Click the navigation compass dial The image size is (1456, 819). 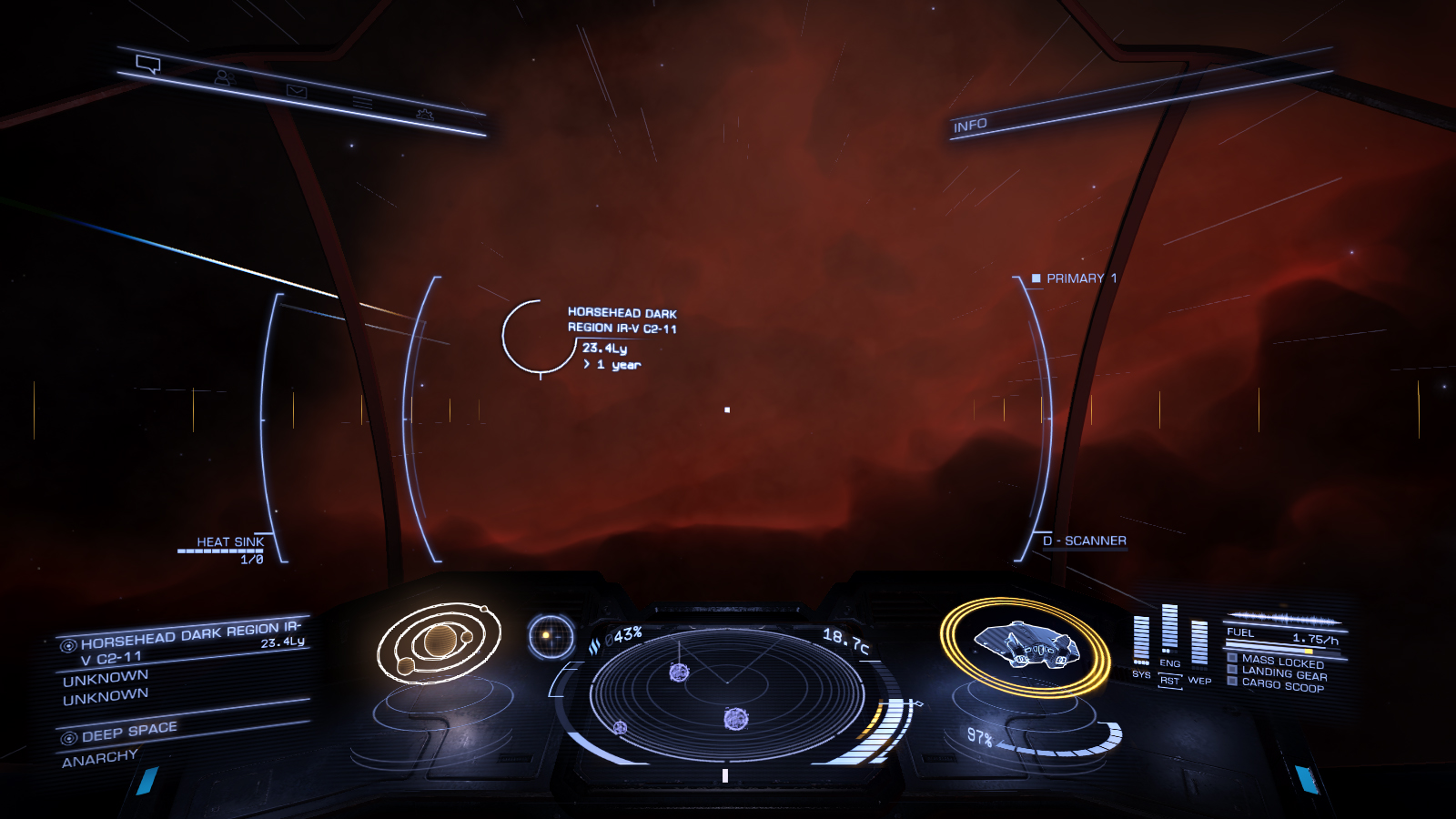point(551,636)
